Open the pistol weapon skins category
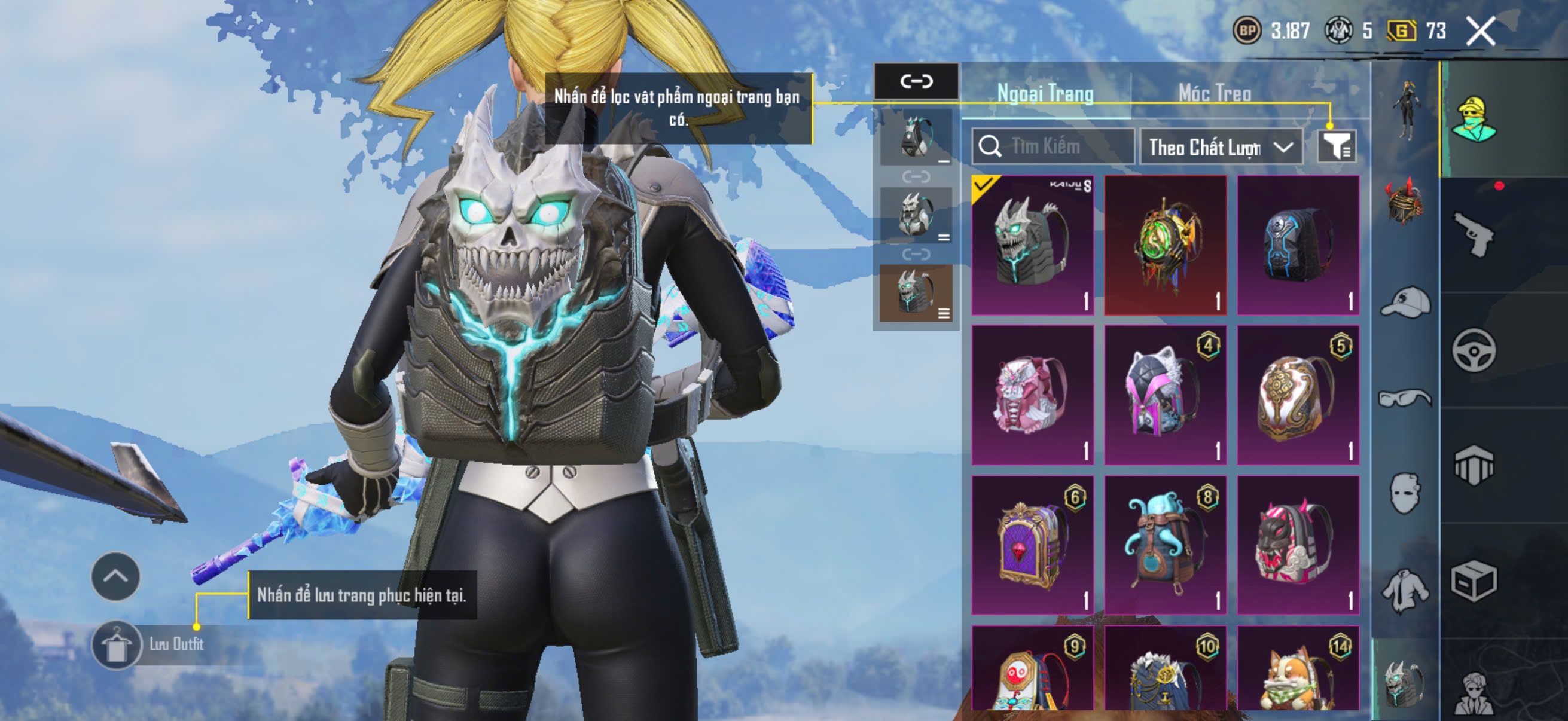The image size is (1568, 721). [x=1474, y=234]
